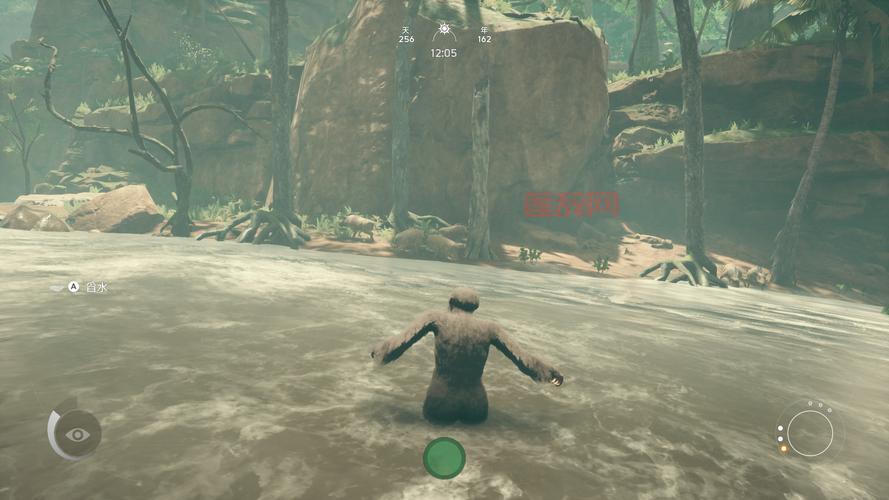Click the green circle indicator
Image resolution: width=889 pixels, height=500 pixels.
[444, 458]
